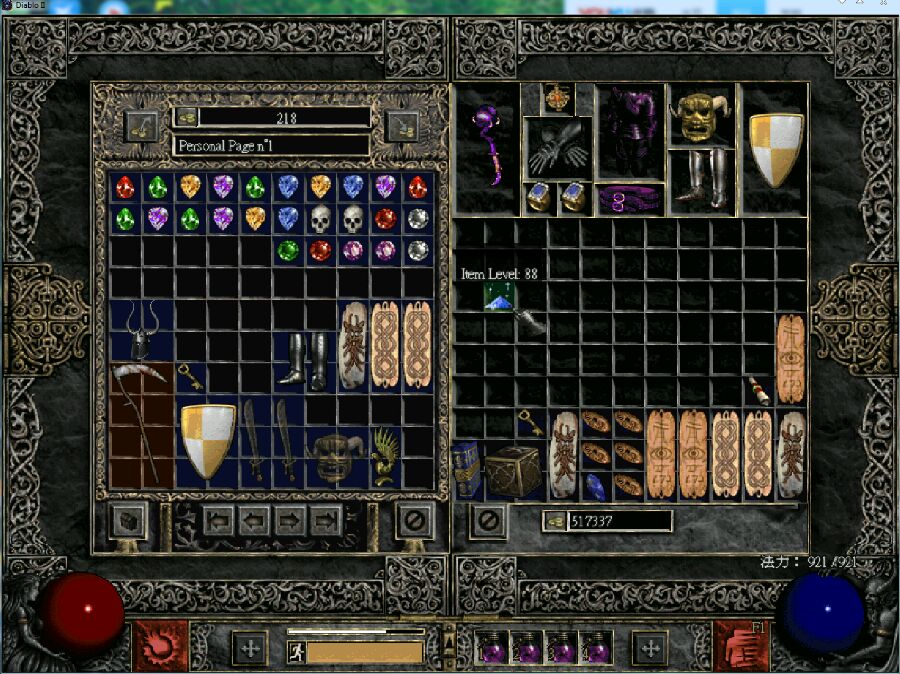Go to the first stash page
This screenshot has height=674, width=900.
(220, 520)
